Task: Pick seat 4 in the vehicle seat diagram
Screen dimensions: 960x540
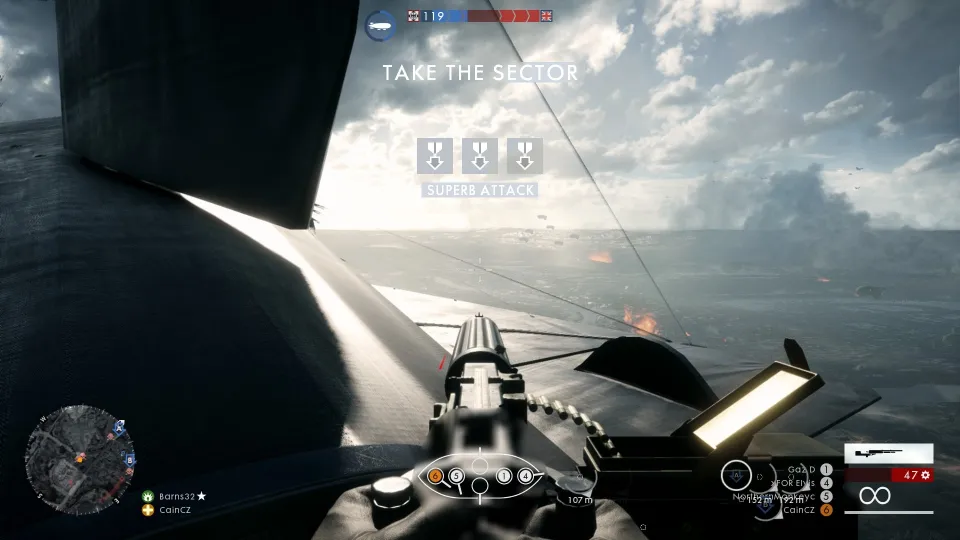Action: 525,476
